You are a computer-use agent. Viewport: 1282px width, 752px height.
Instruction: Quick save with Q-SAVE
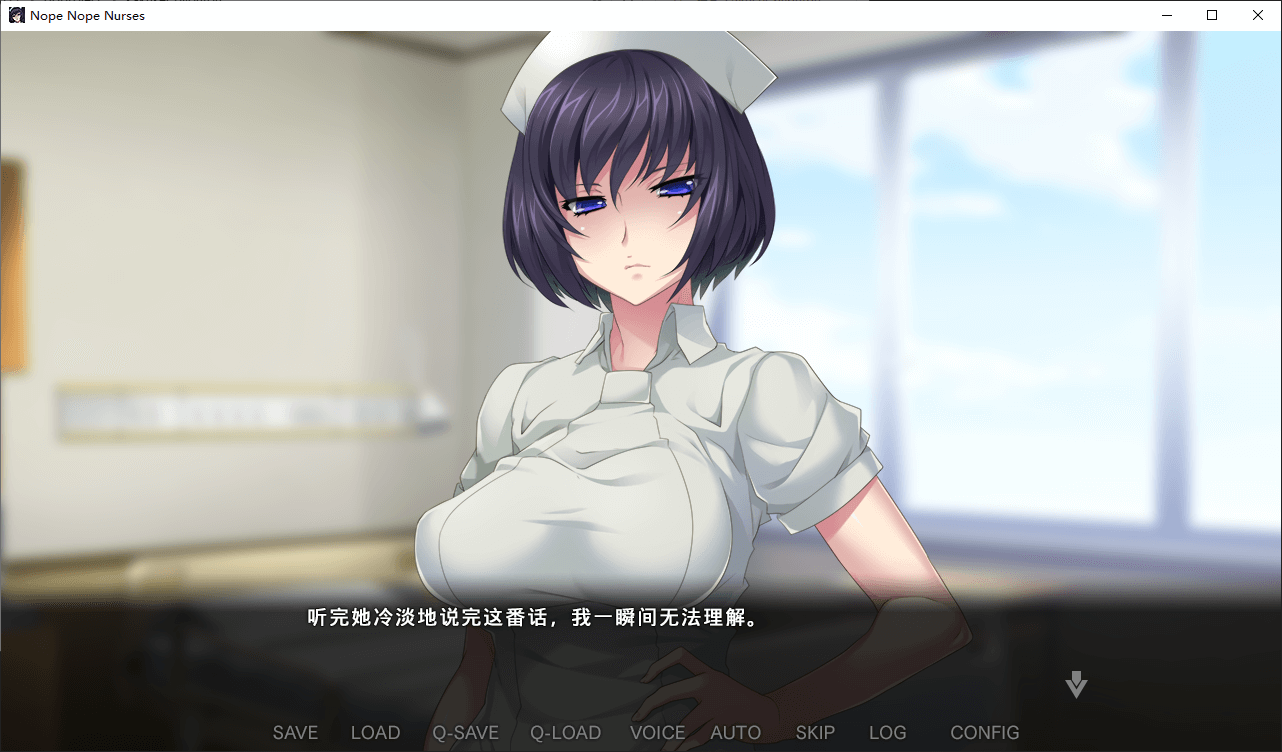click(465, 733)
